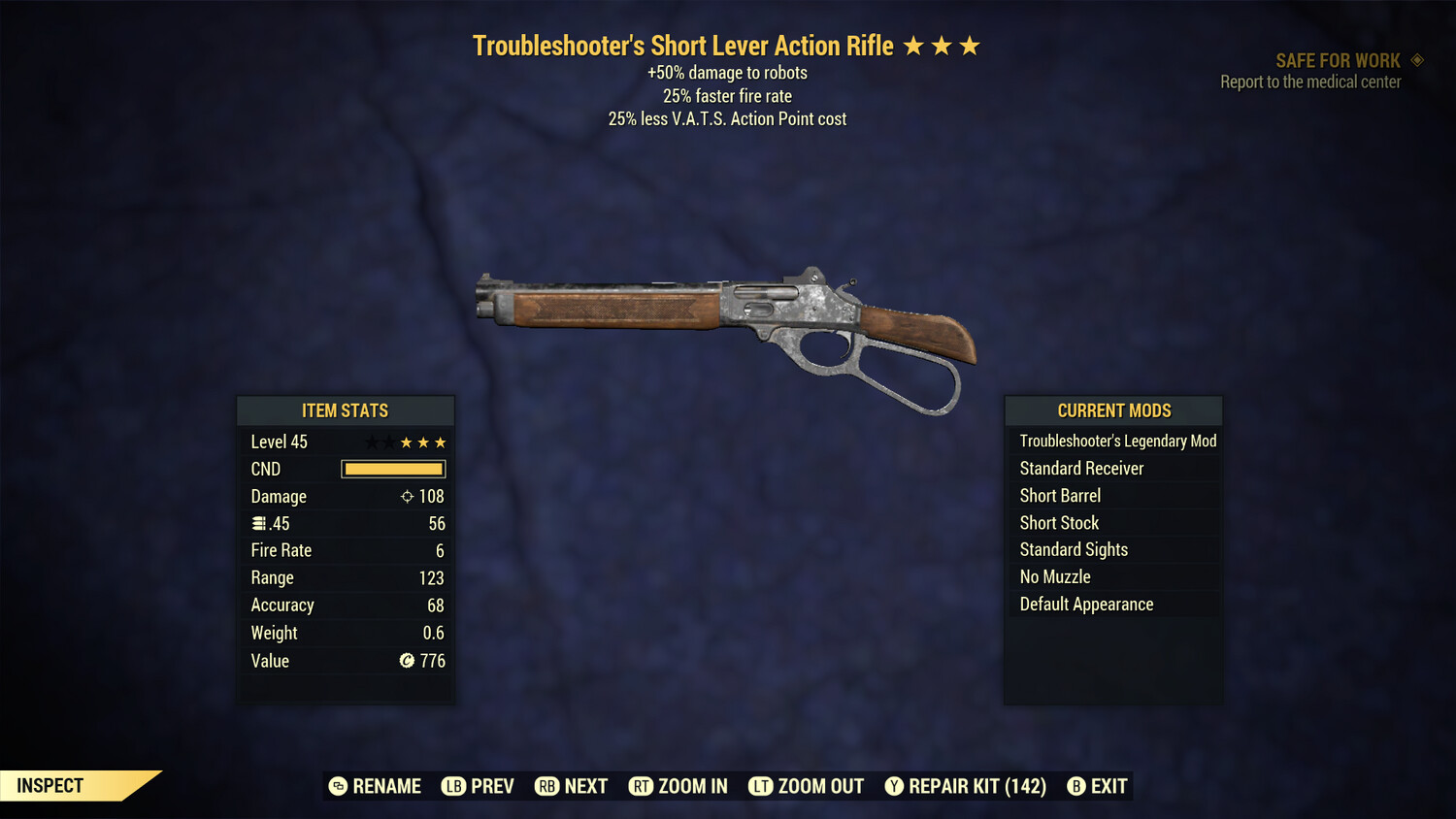Toggle the last star beside Level 45
Image resolution: width=1456 pixels, height=819 pixels.
pos(442,442)
